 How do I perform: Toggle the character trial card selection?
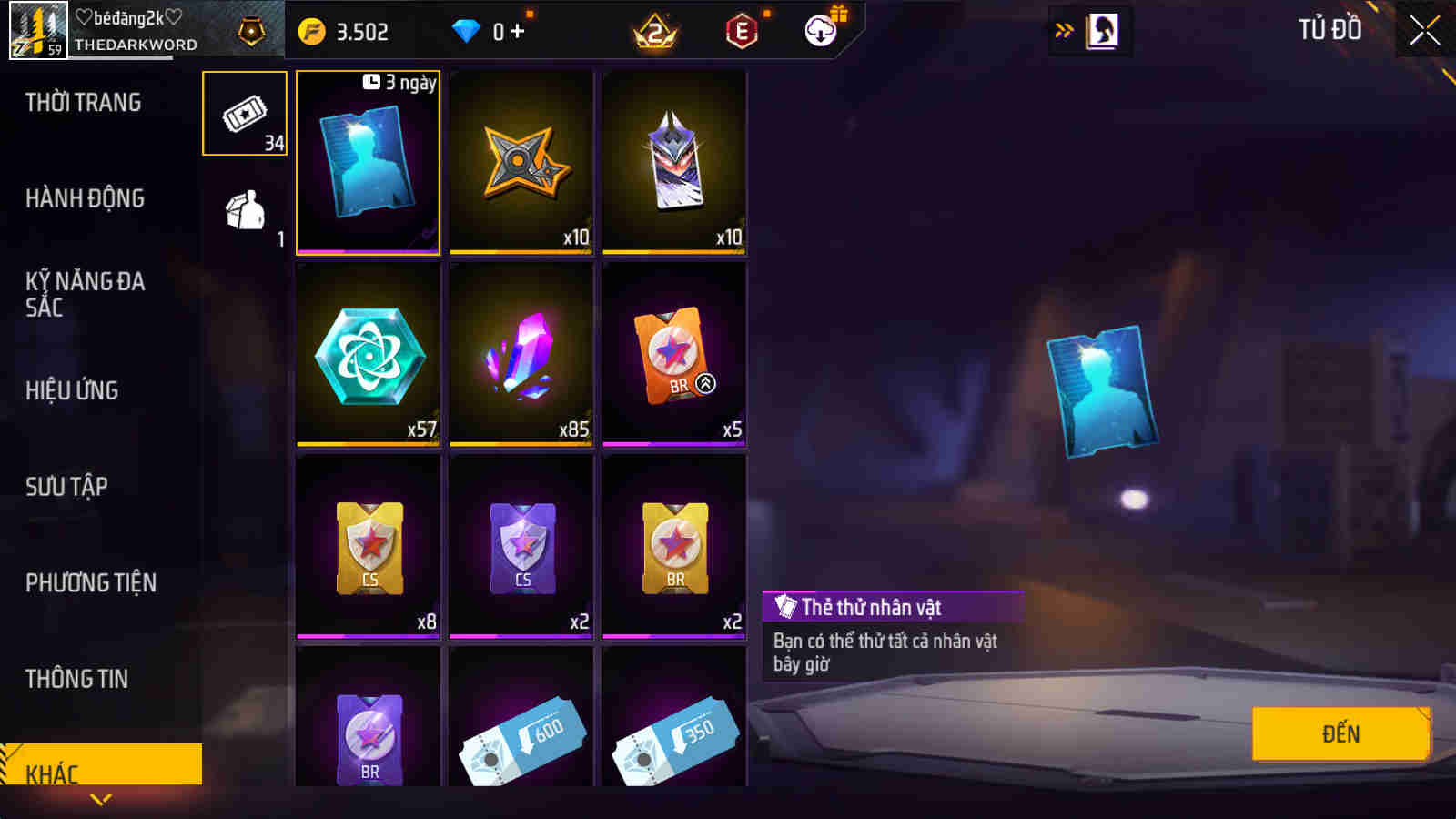pyautogui.click(x=368, y=162)
